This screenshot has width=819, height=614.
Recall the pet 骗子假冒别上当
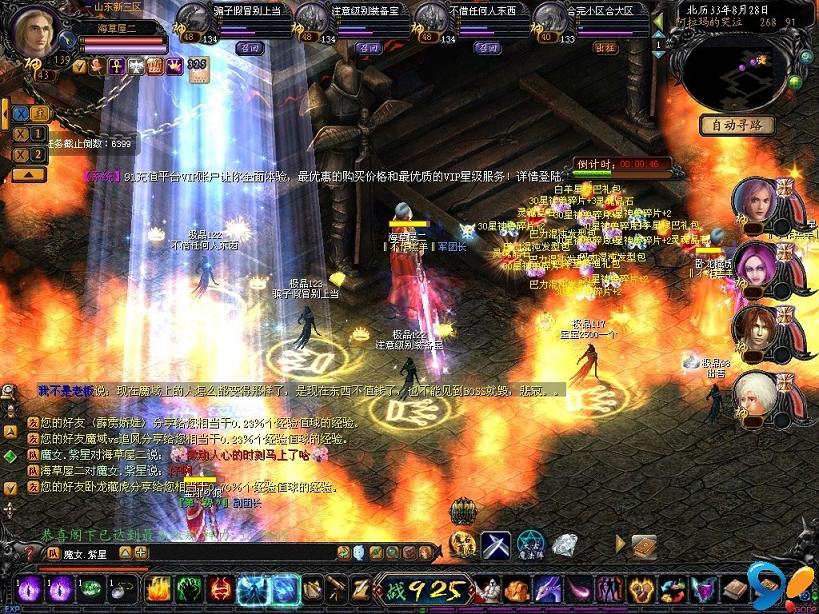[x=249, y=47]
